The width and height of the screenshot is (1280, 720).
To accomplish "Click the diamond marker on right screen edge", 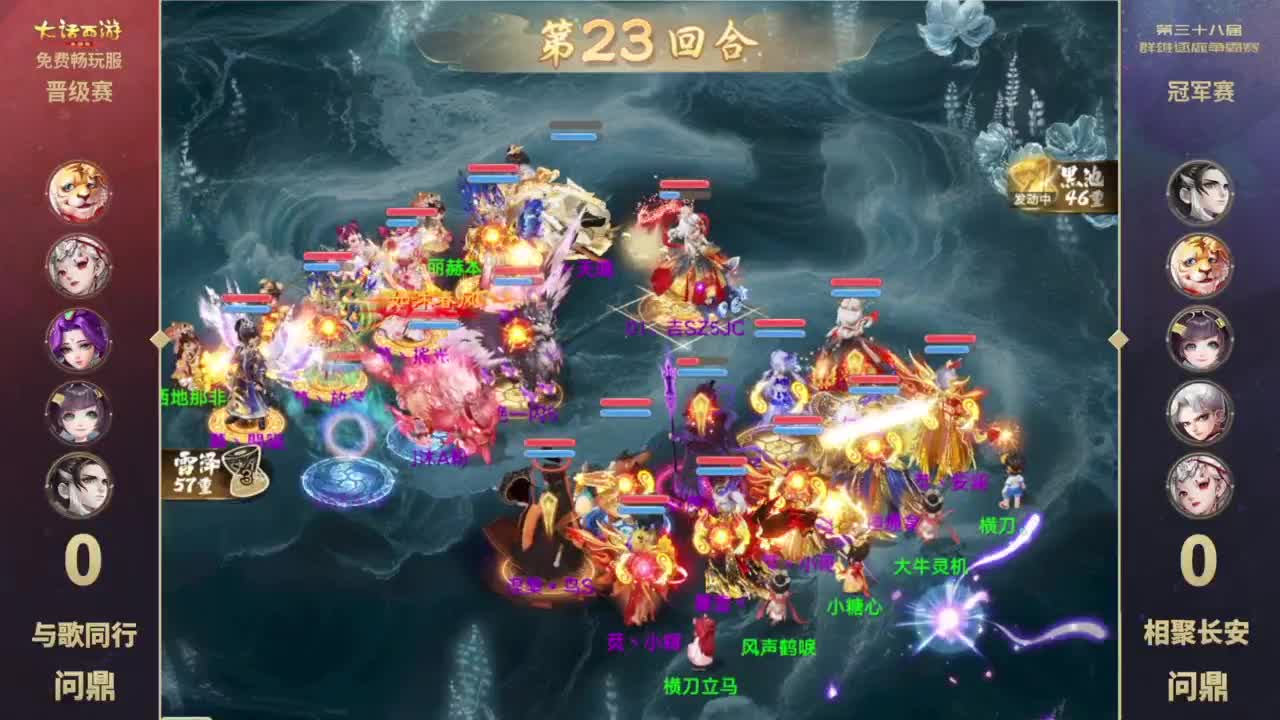I will [x=1120, y=340].
